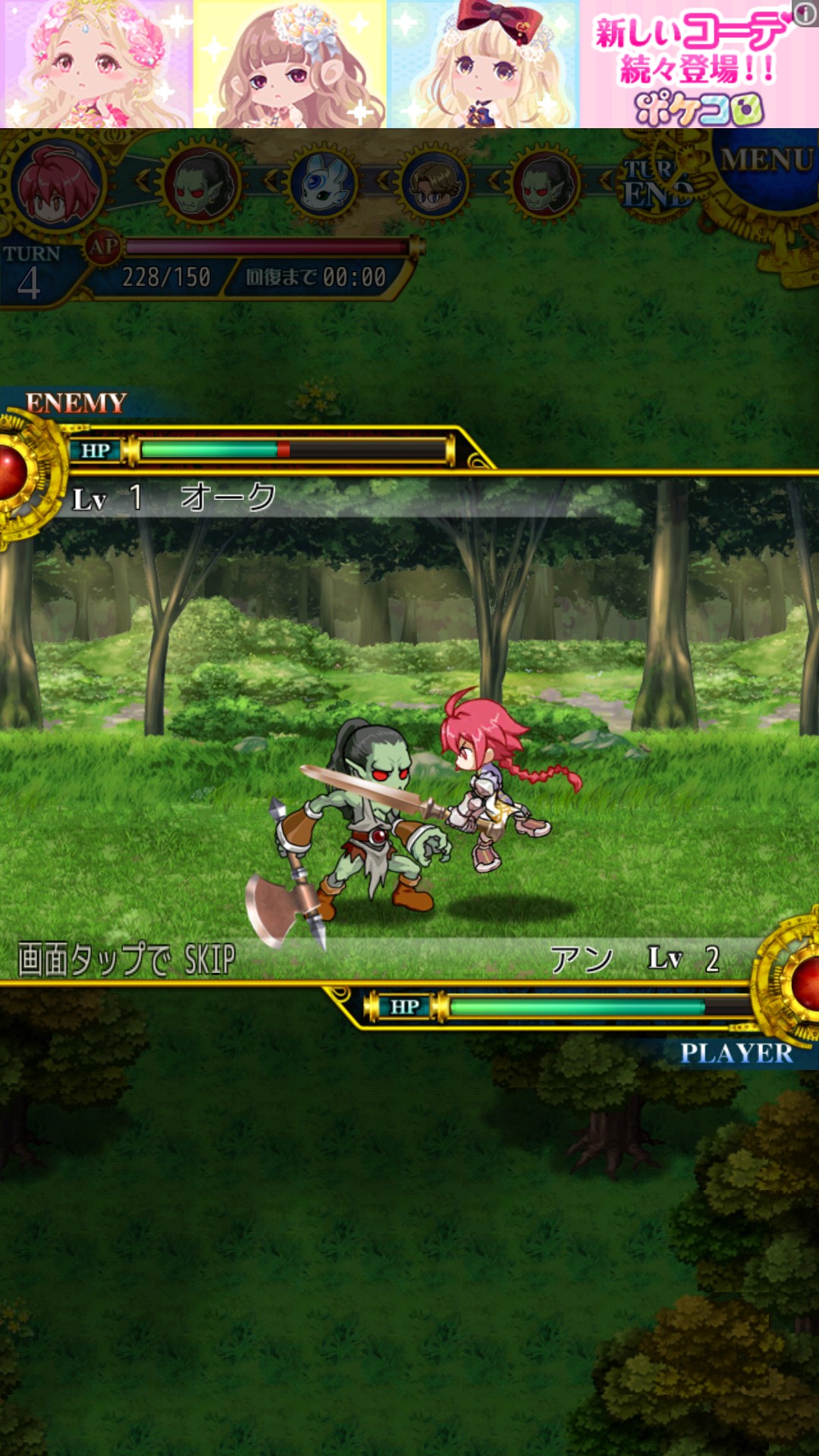819x1456 pixels.
Task: Select the red-haired girl turn portrait
Action: [57, 184]
